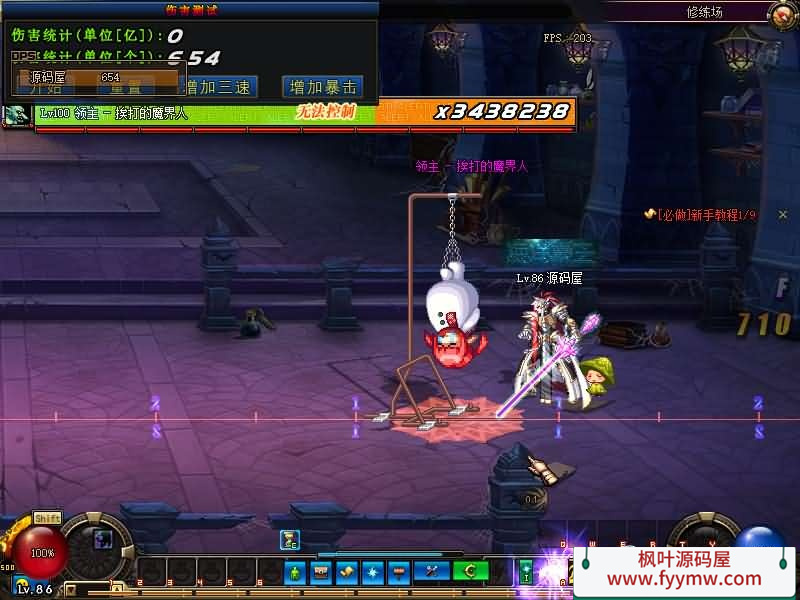
Task: Click the 增加暴击 button
Action: [x=322, y=87]
